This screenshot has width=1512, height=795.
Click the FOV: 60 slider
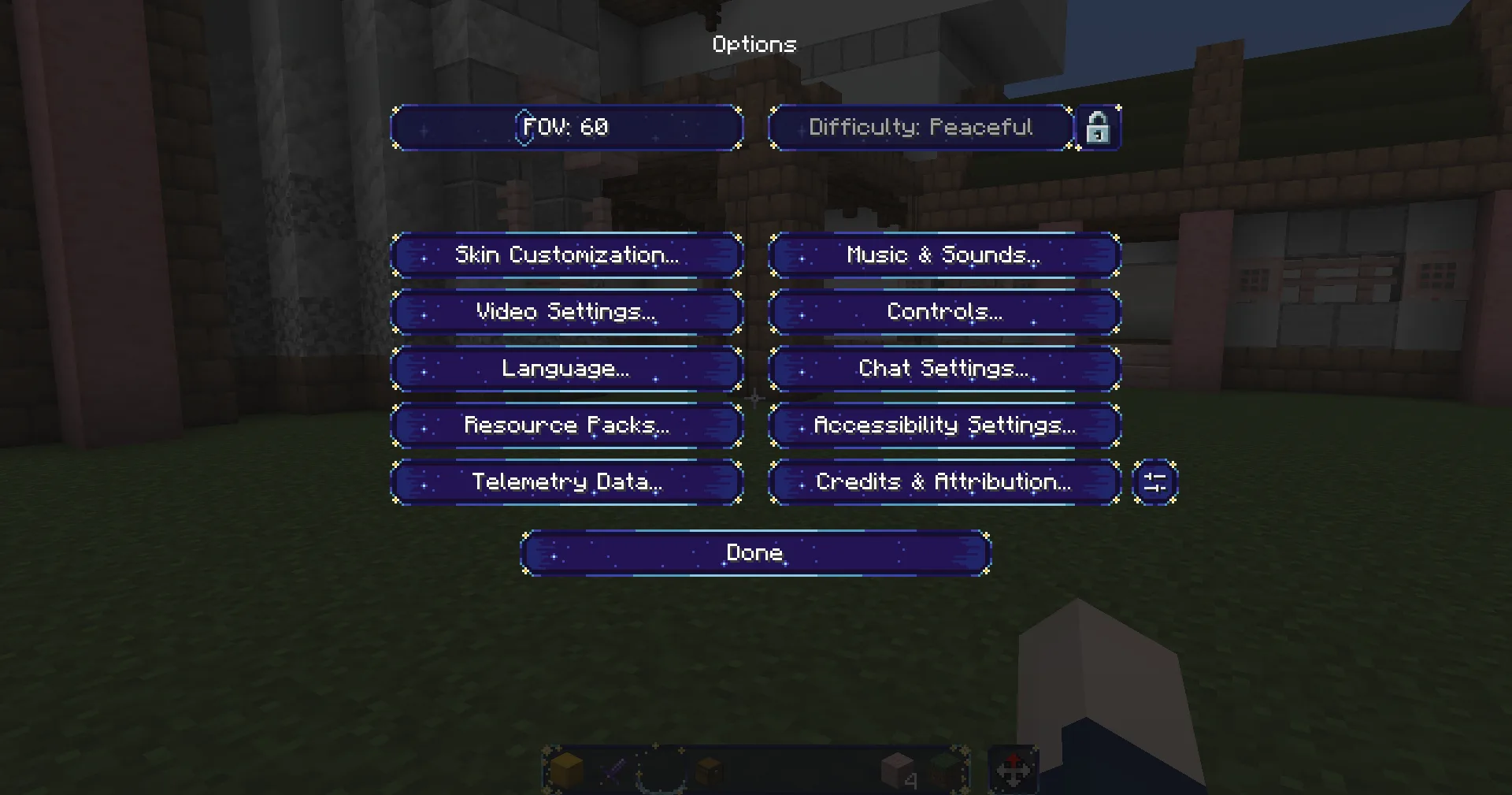(x=566, y=127)
